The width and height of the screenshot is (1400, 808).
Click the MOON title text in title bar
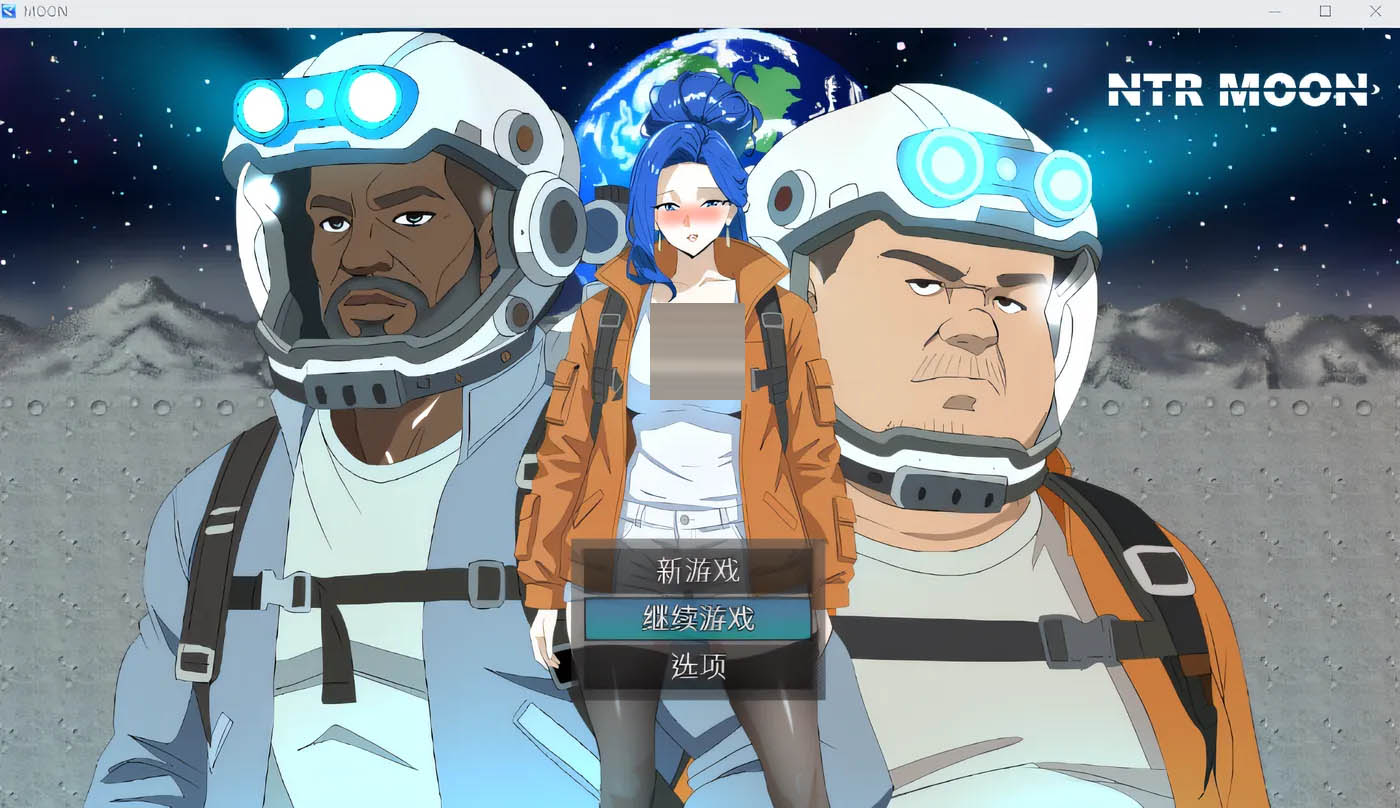[x=48, y=11]
